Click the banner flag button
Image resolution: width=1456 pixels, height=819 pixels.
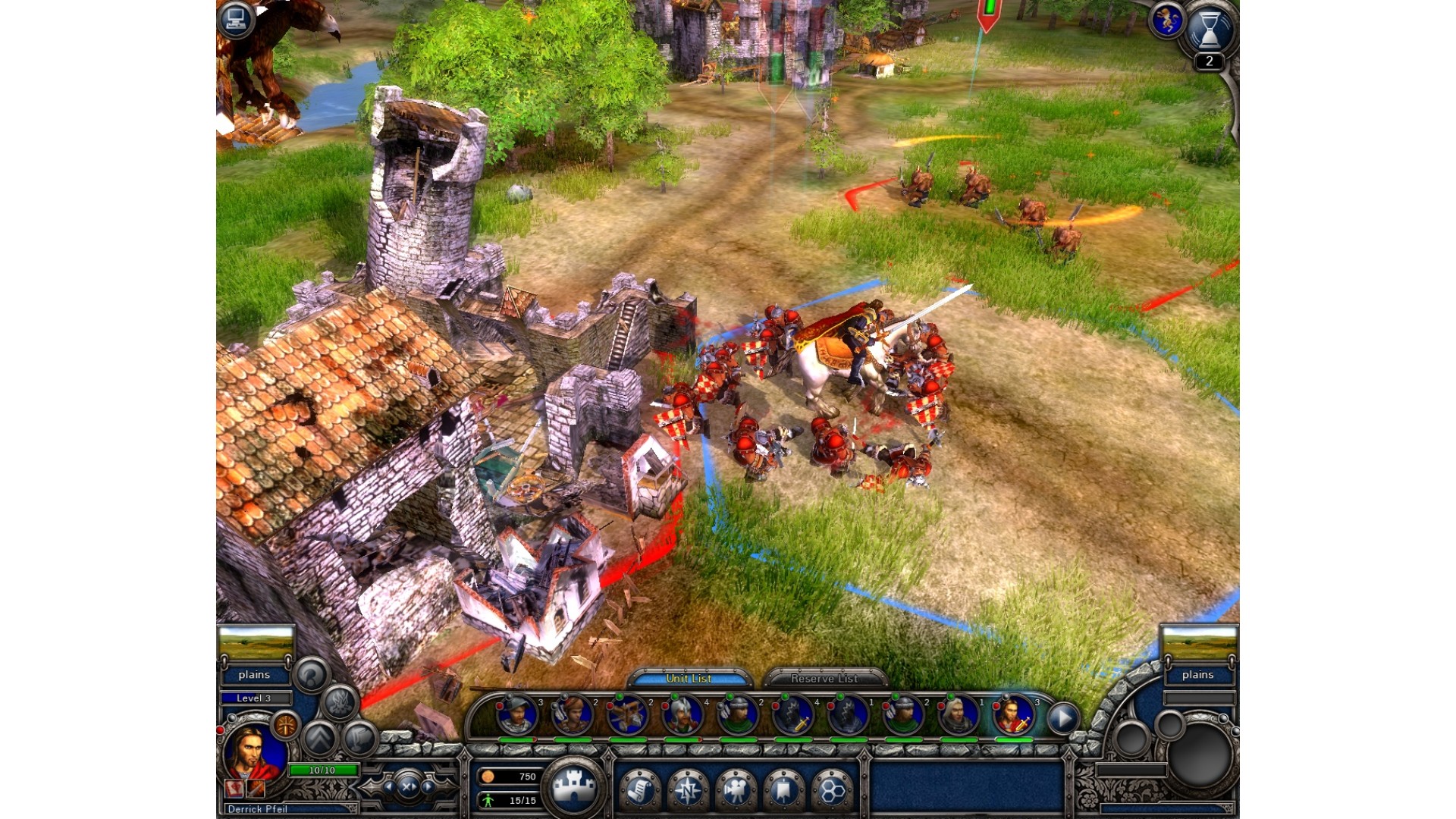pyautogui.click(x=783, y=791)
